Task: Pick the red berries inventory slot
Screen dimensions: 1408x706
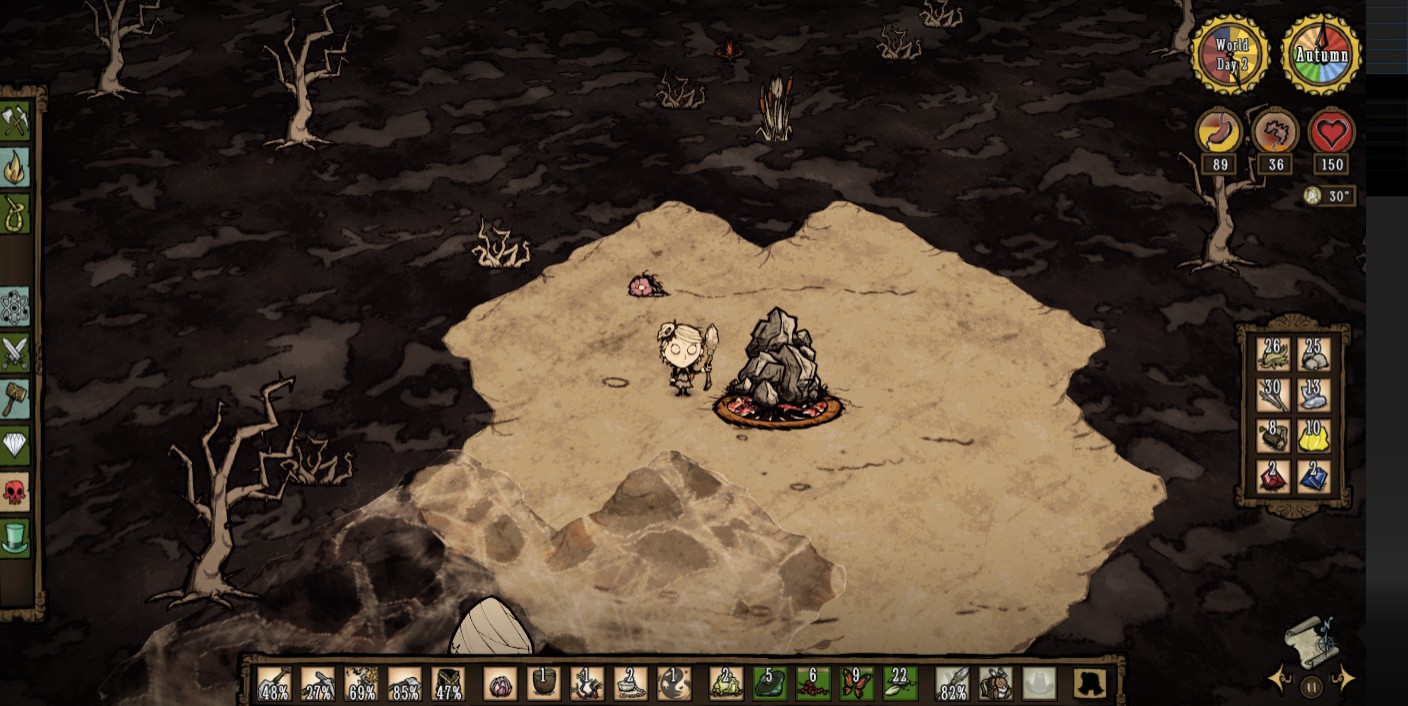Action: 813,683
